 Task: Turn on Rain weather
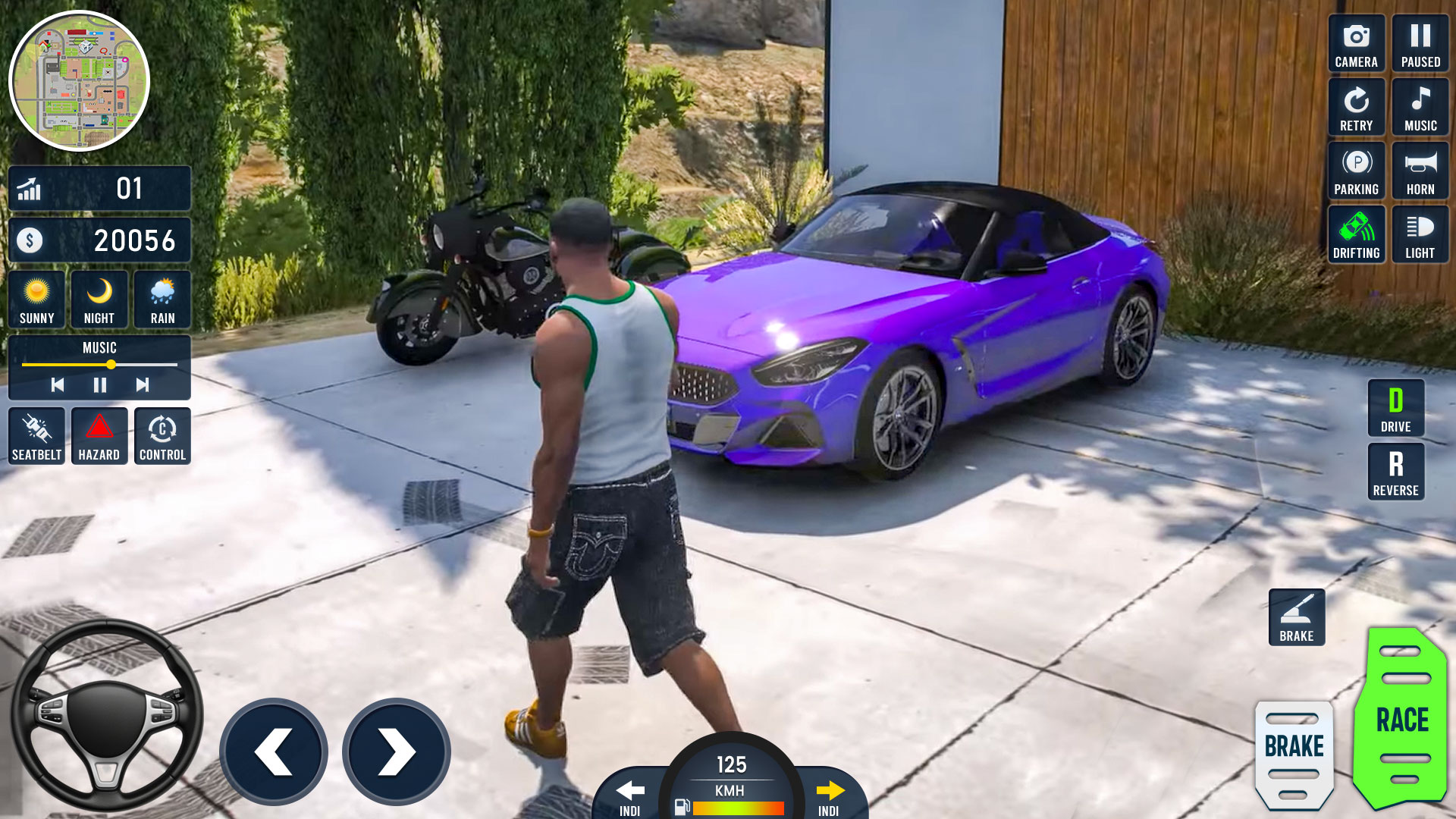coord(162,300)
